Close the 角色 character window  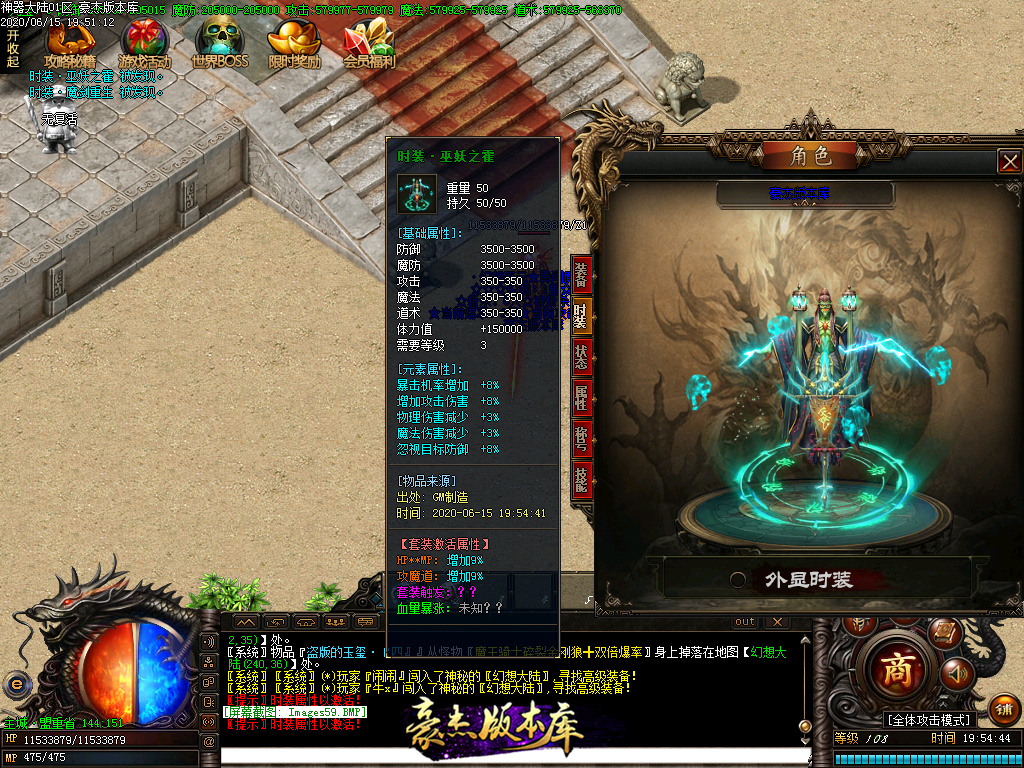[x=1010, y=161]
